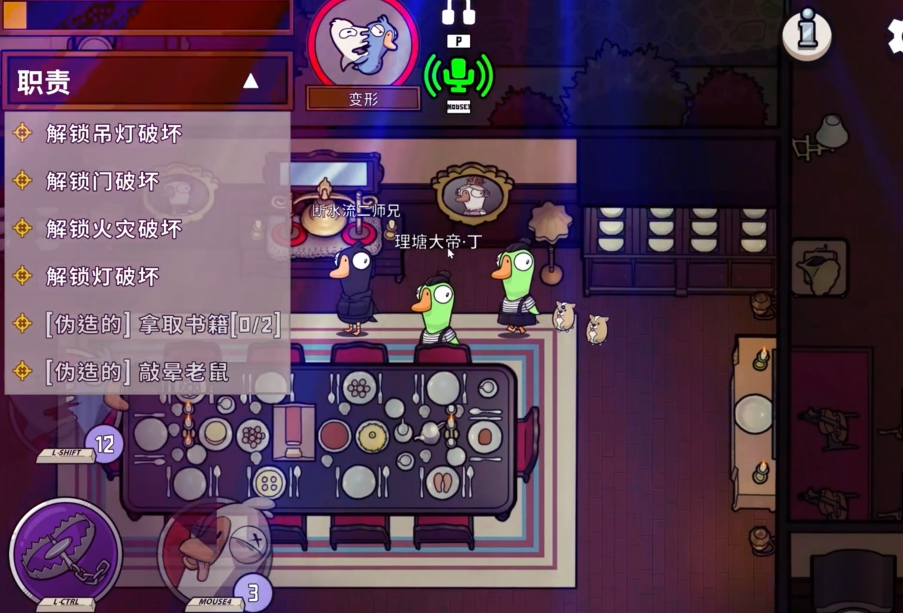Select the 解锁吊灯破坏 task entry
Viewport: 903px width, 613px height.
click(x=113, y=134)
